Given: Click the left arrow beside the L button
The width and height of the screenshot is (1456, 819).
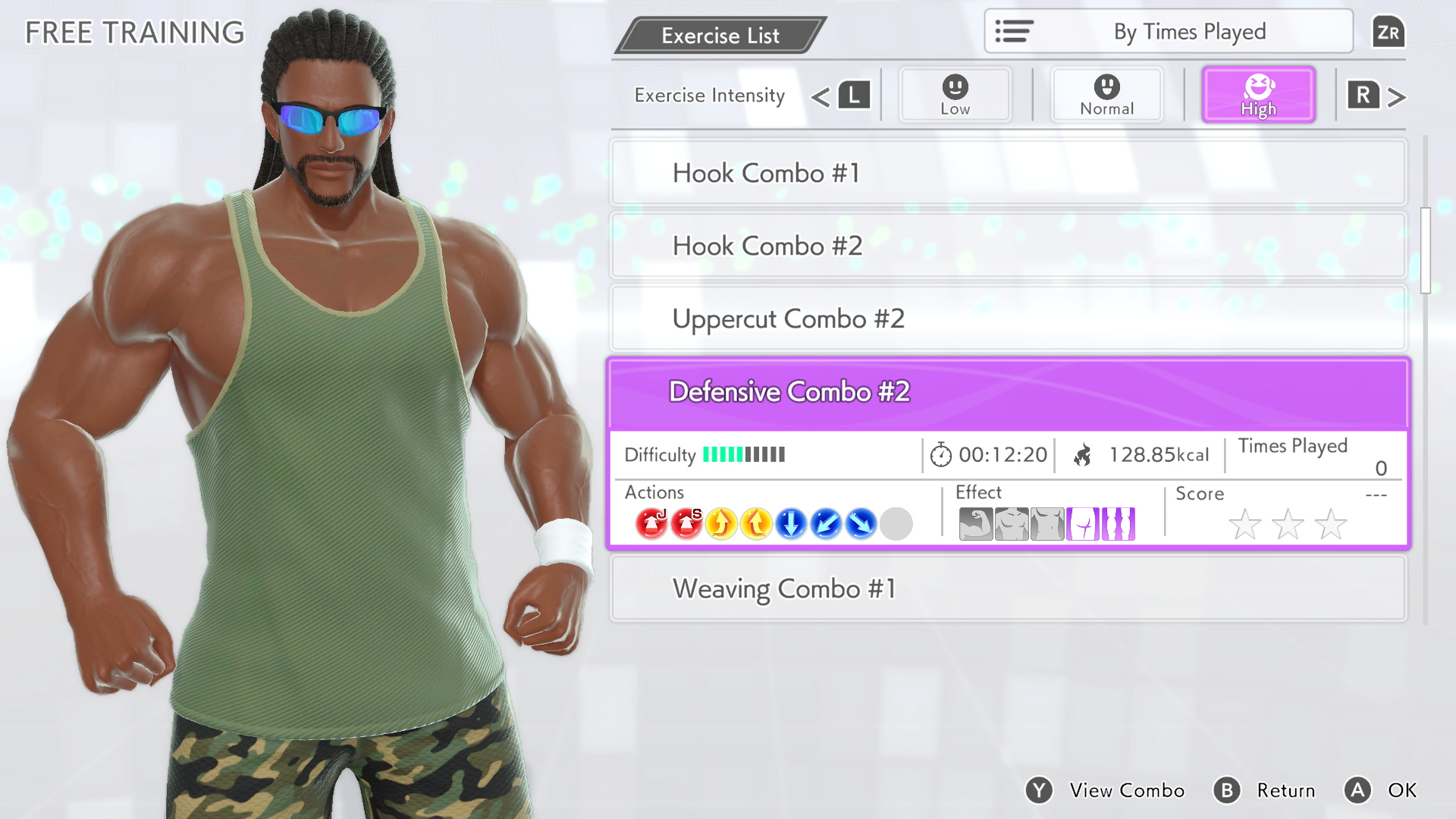Looking at the screenshot, I should 821,96.
